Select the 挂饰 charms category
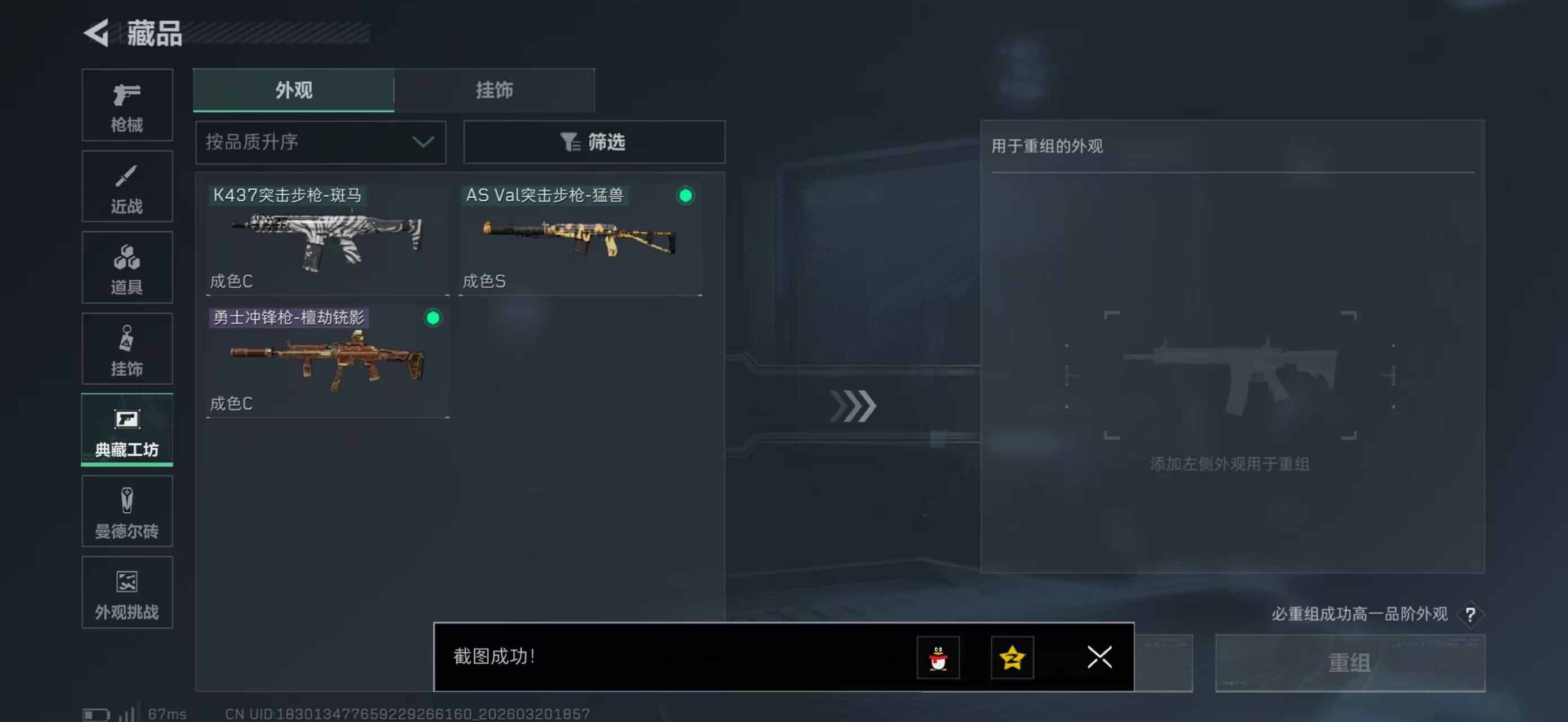Viewport: 1568px width, 722px height. pos(127,349)
